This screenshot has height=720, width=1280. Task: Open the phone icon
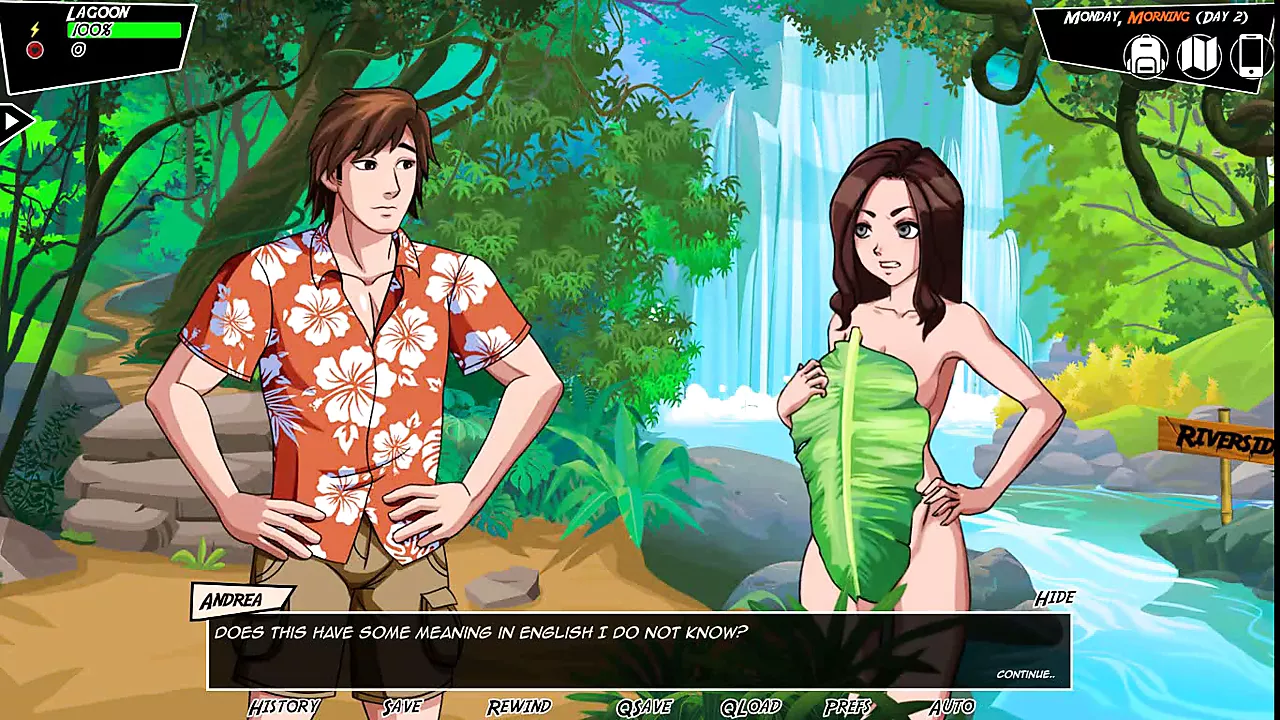(1250, 55)
